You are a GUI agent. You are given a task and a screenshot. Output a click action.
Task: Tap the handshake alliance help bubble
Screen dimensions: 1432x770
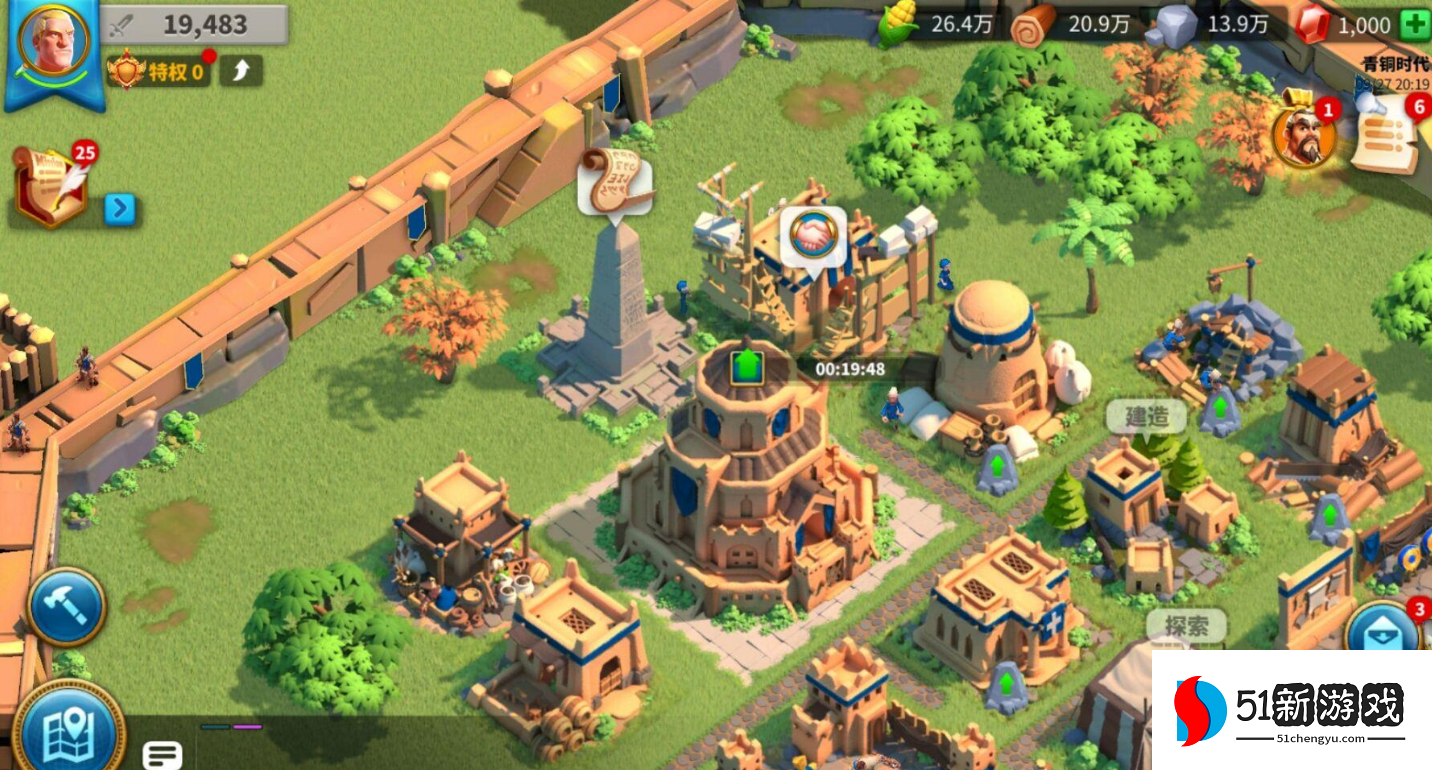coord(813,236)
